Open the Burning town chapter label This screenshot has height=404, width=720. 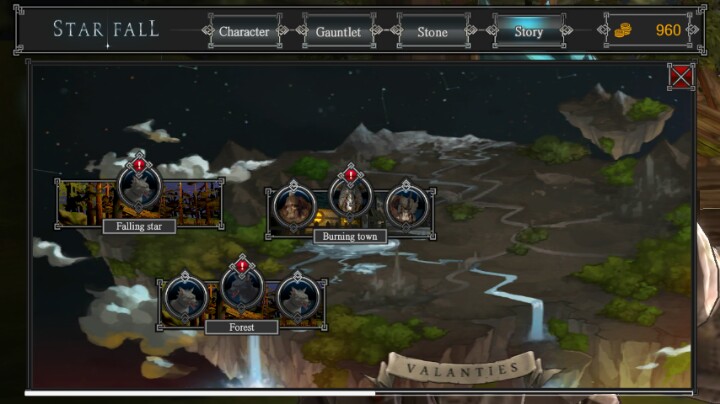click(350, 237)
